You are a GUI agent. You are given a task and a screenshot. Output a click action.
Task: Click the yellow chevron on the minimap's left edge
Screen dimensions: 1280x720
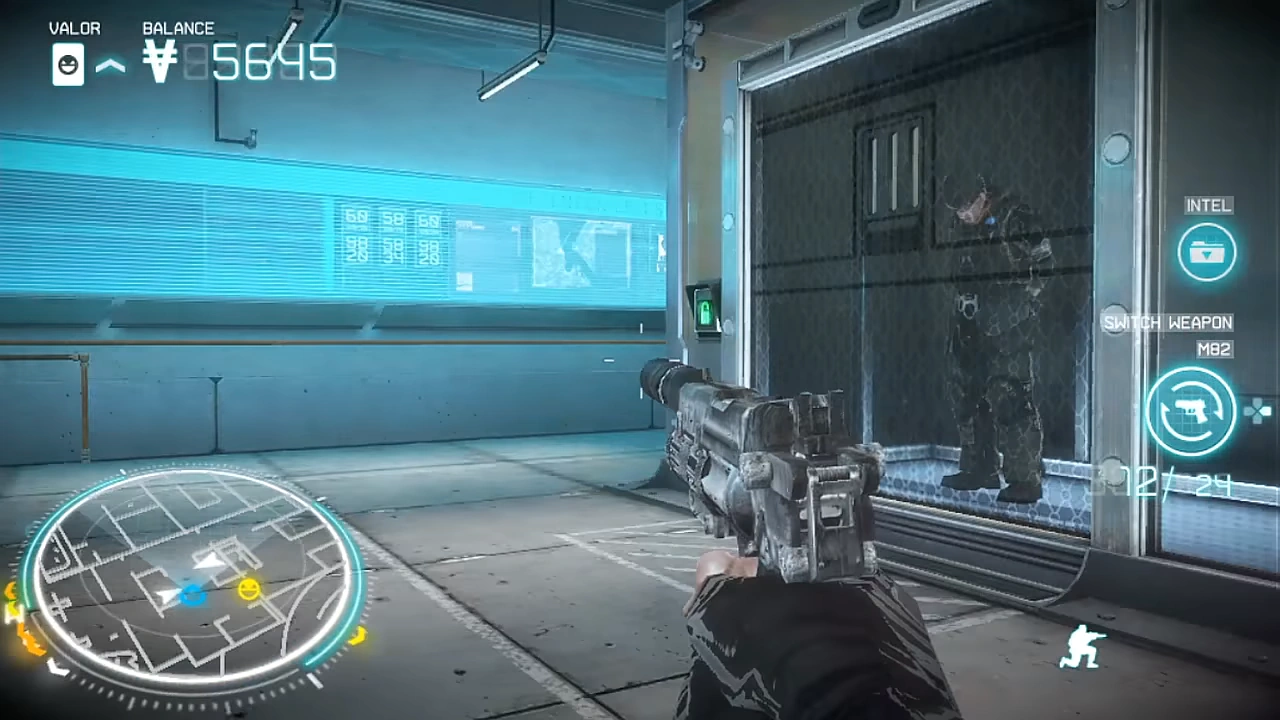tap(12, 612)
